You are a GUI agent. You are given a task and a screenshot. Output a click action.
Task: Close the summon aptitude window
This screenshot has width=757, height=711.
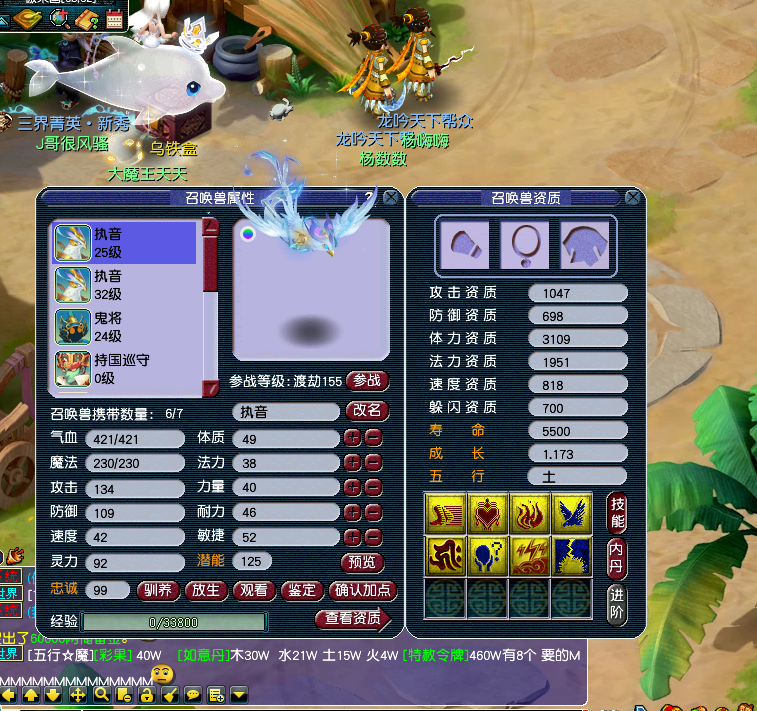click(633, 198)
